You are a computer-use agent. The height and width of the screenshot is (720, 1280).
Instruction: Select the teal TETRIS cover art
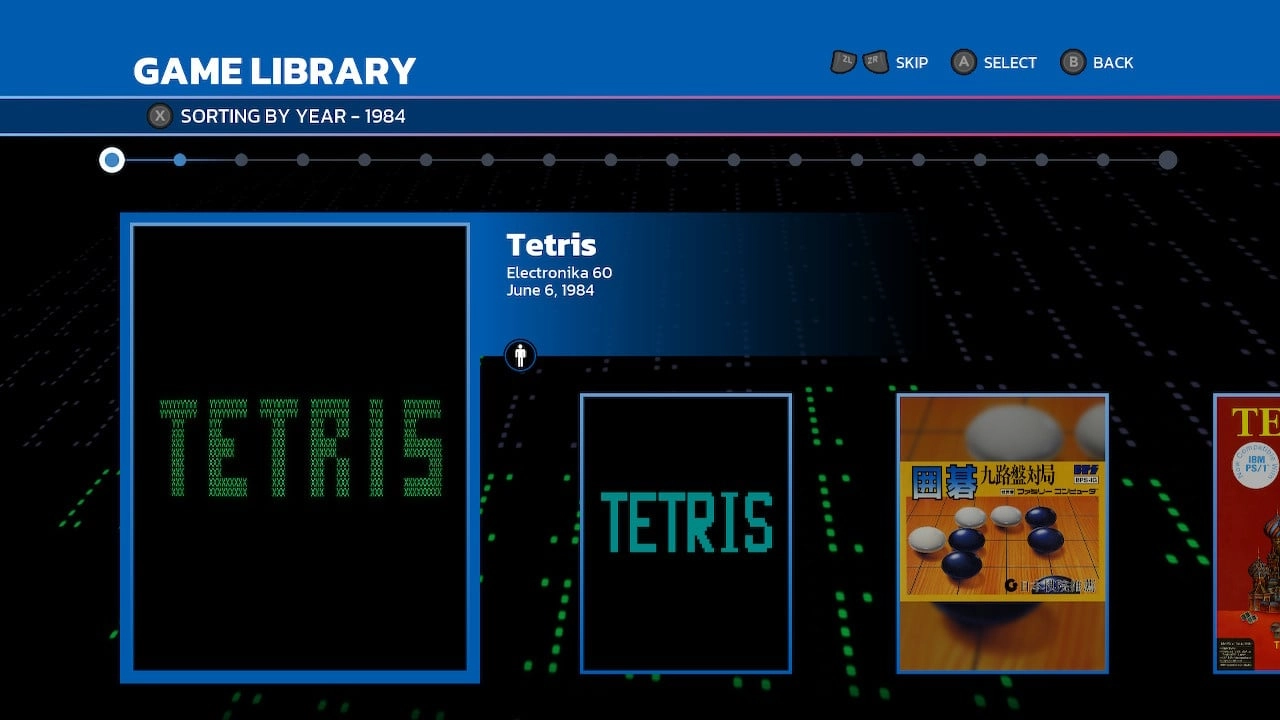click(685, 531)
